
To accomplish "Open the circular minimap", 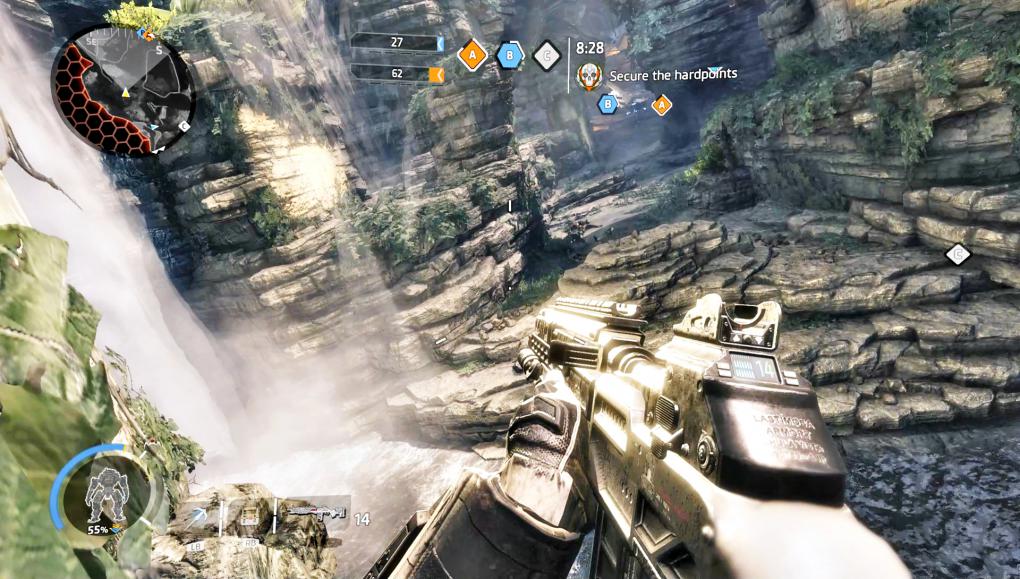I will [123, 91].
